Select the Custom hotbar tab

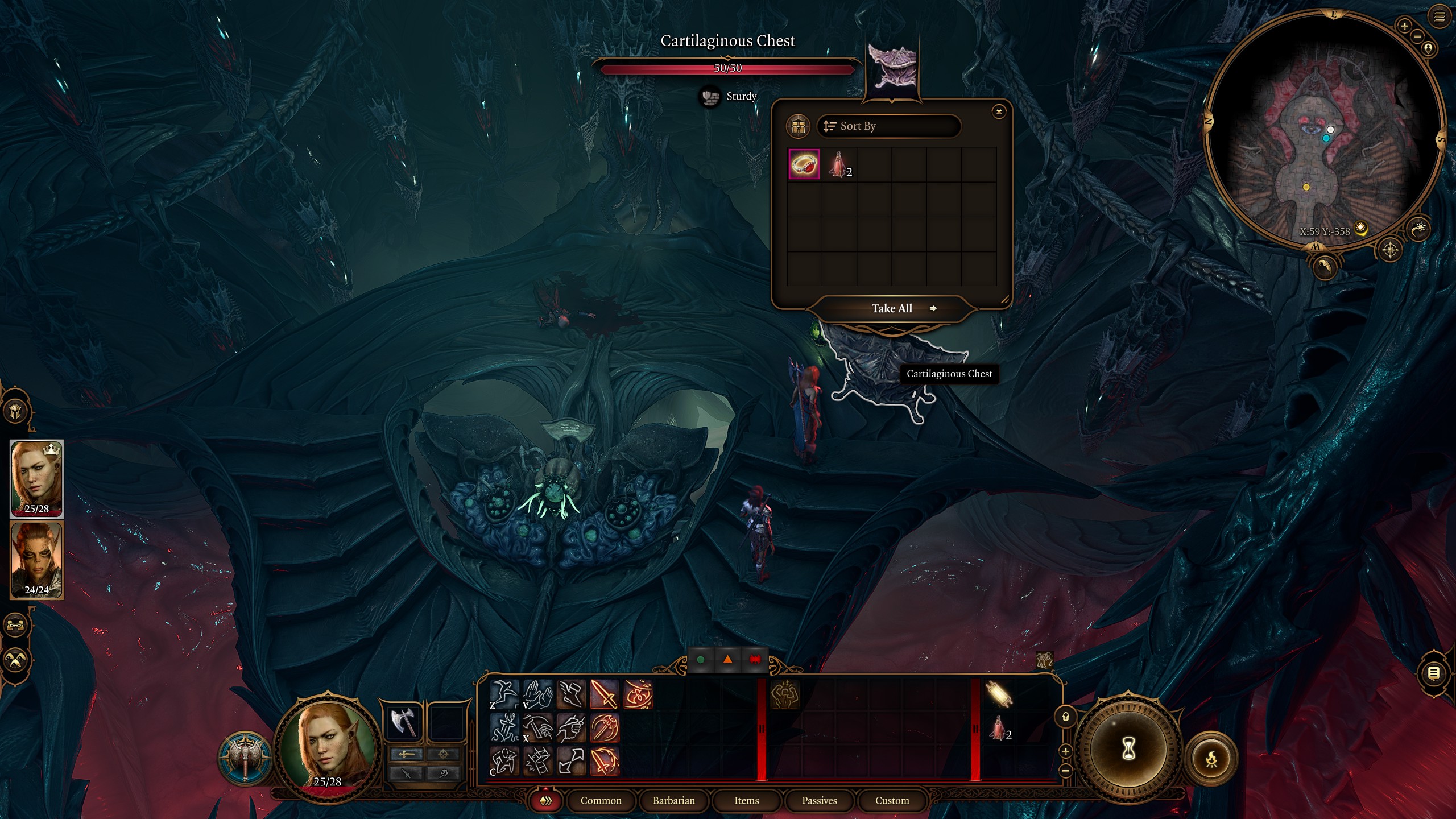[x=892, y=800]
